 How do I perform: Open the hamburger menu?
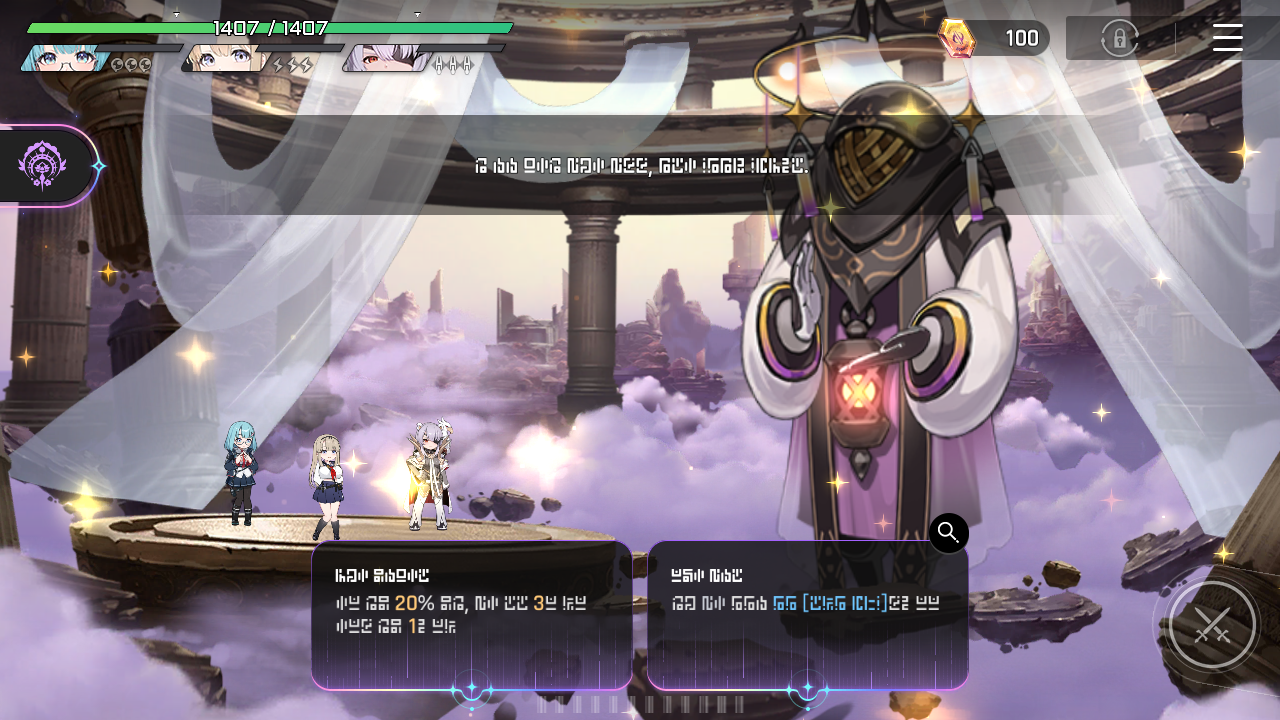click(x=1227, y=38)
